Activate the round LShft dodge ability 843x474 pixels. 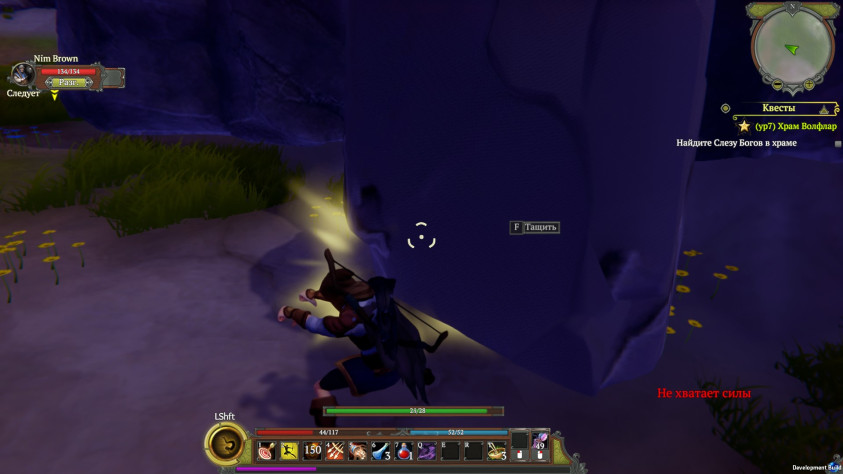228,443
